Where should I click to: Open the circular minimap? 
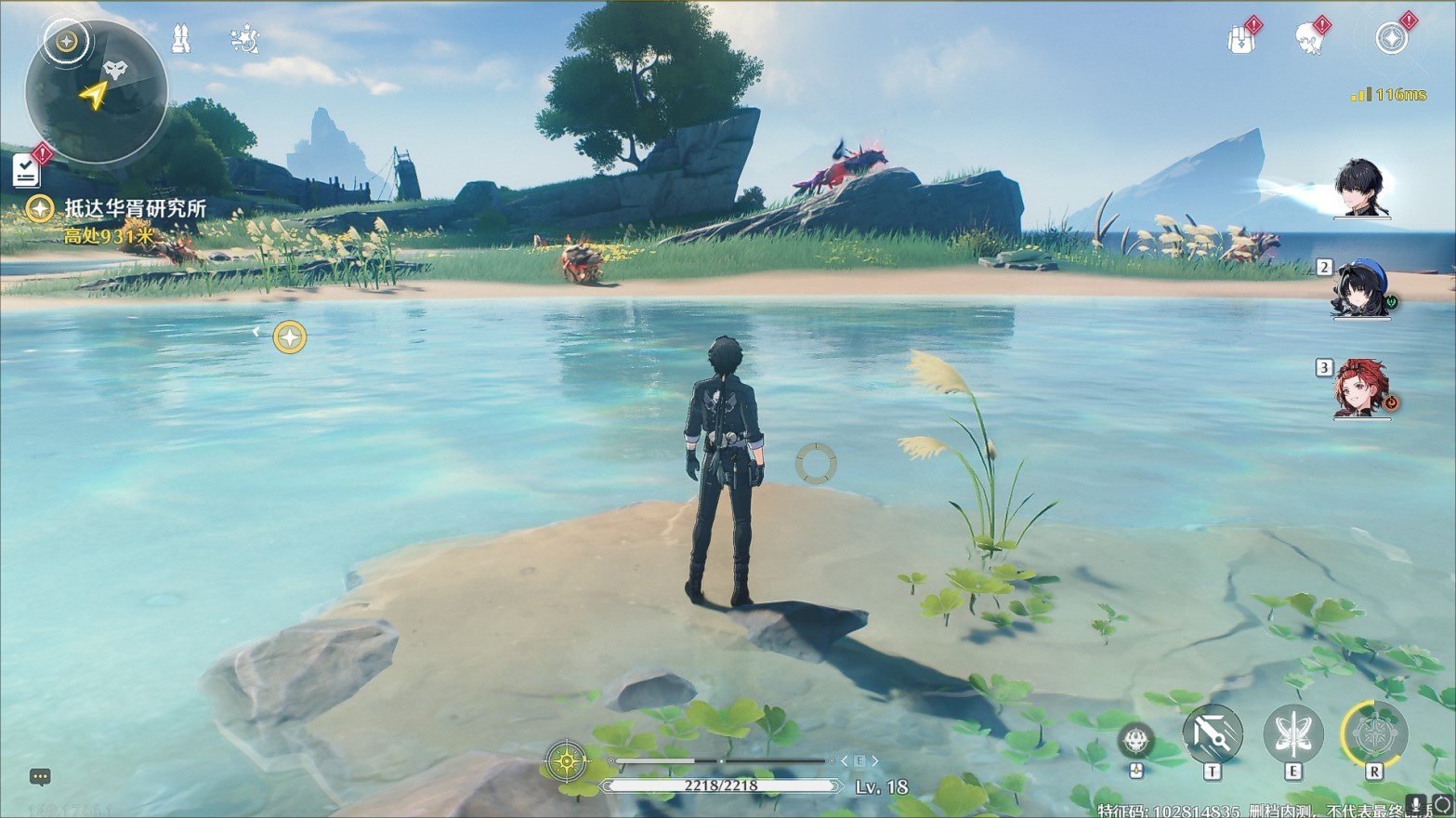[97, 91]
